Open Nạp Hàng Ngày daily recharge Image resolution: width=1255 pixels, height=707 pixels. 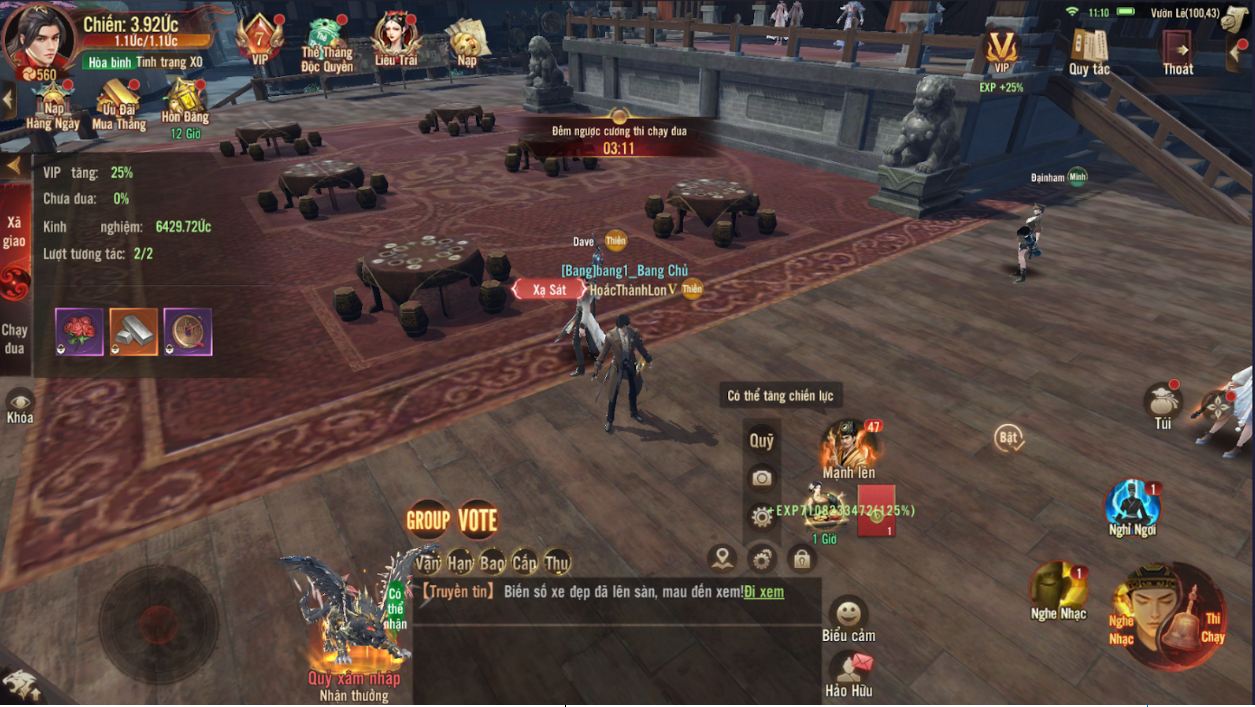coord(52,102)
